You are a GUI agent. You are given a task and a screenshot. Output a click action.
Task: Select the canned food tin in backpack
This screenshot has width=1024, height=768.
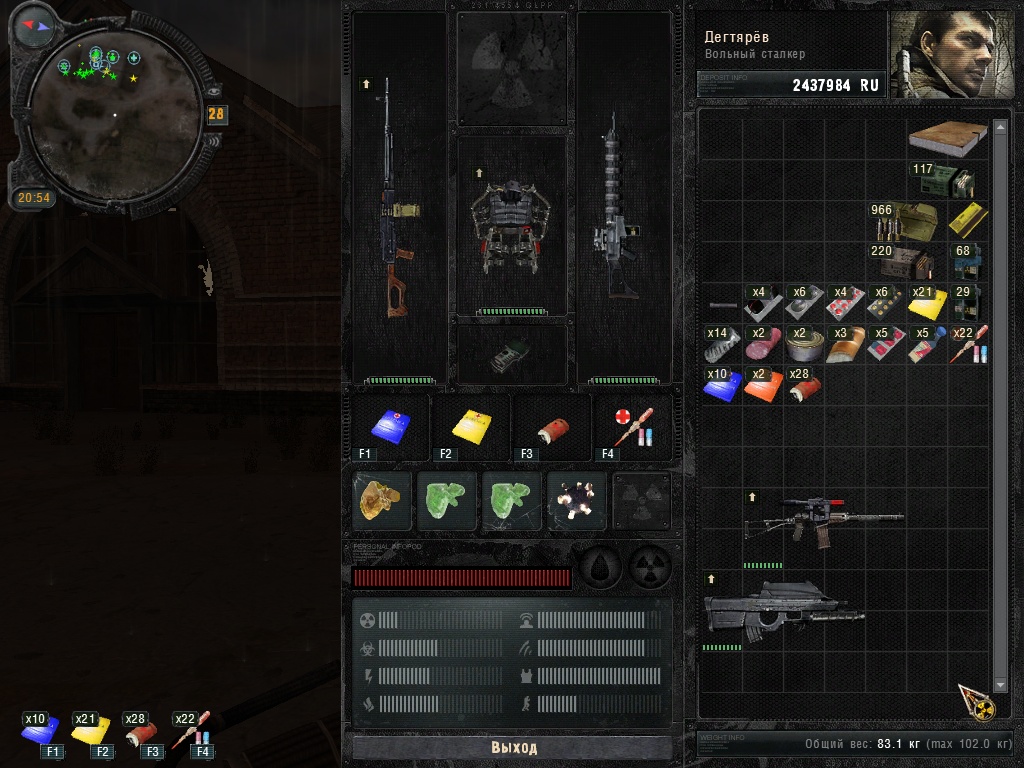point(804,344)
